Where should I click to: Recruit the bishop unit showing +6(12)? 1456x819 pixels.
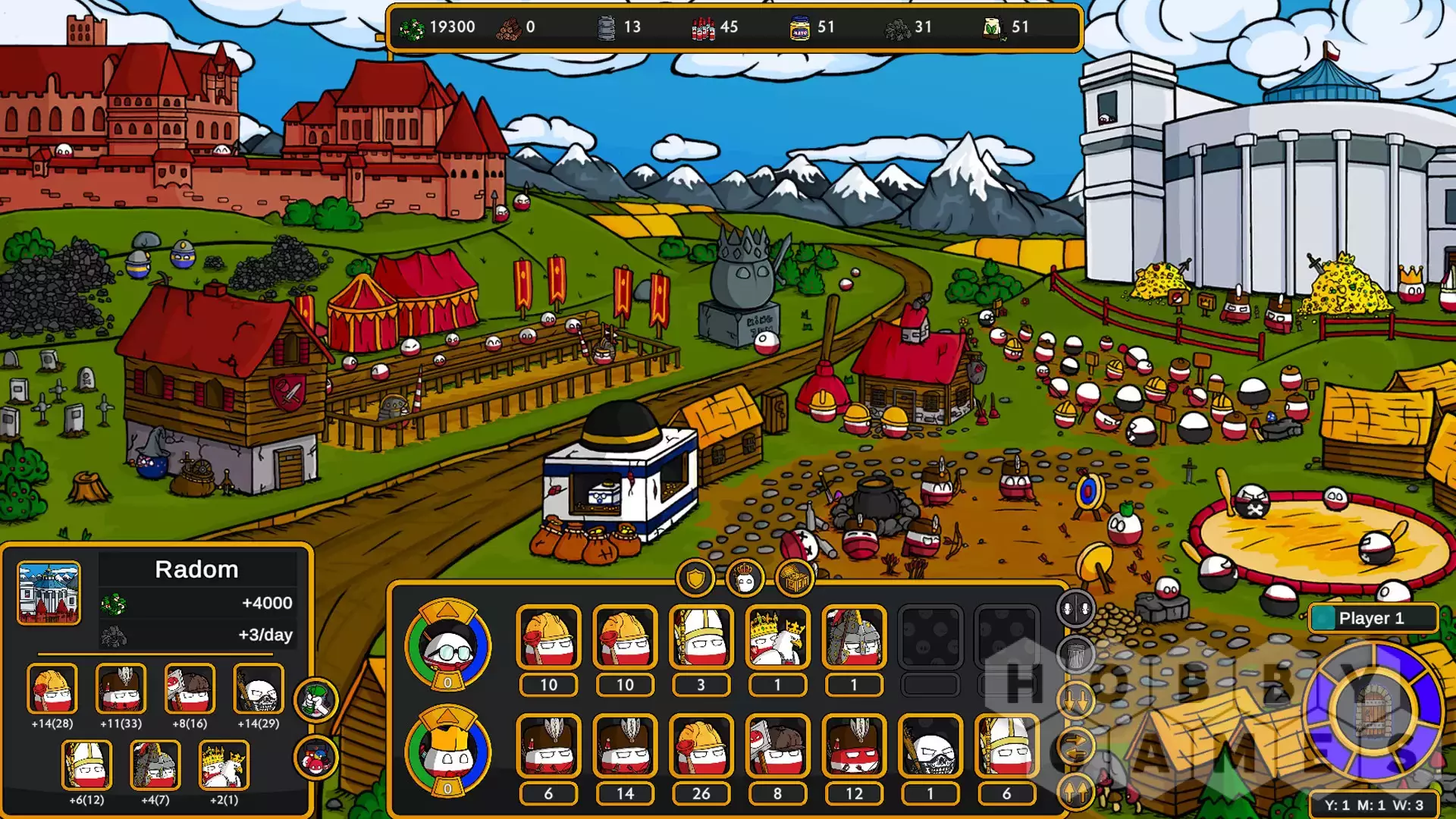tap(86, 764)
